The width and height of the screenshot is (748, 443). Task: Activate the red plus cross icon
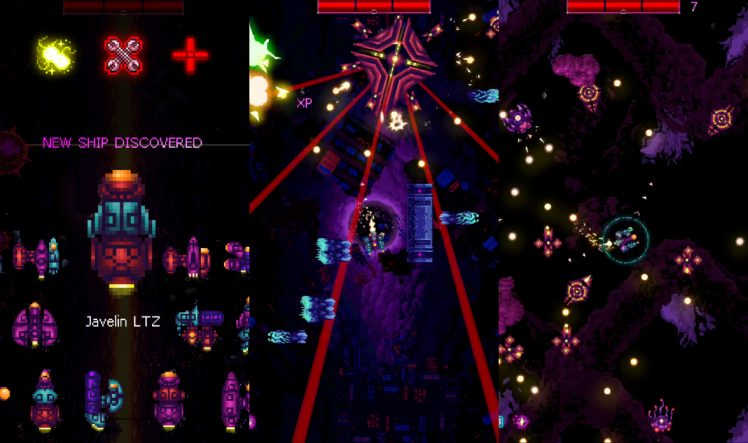[190, 56]
